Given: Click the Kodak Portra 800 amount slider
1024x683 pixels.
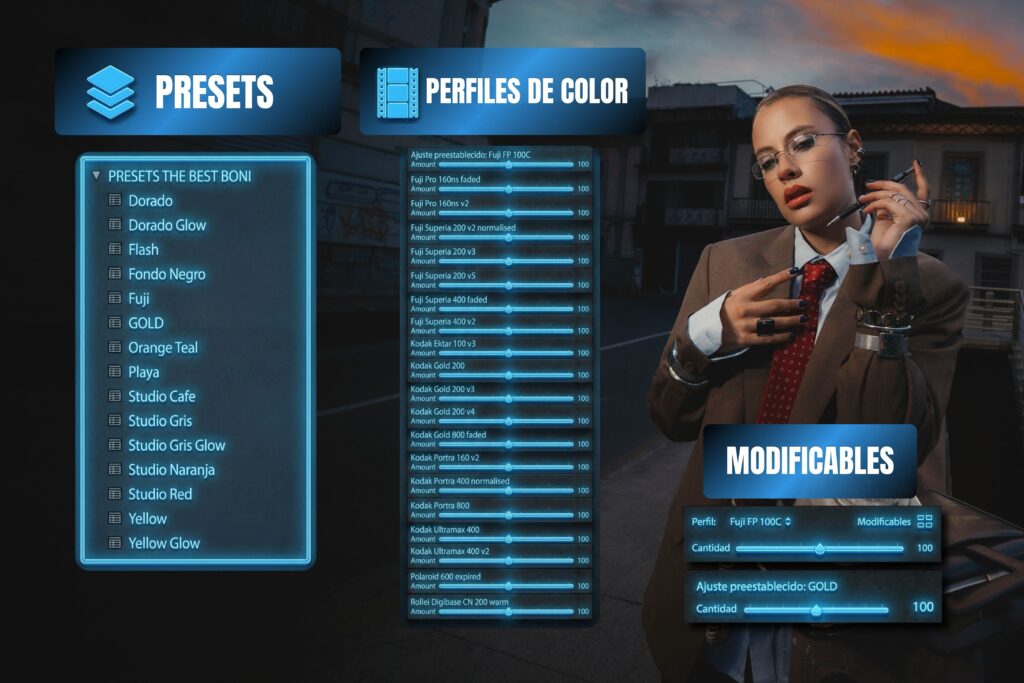Looking at the screenshot, I should click(x=508, y=516).
